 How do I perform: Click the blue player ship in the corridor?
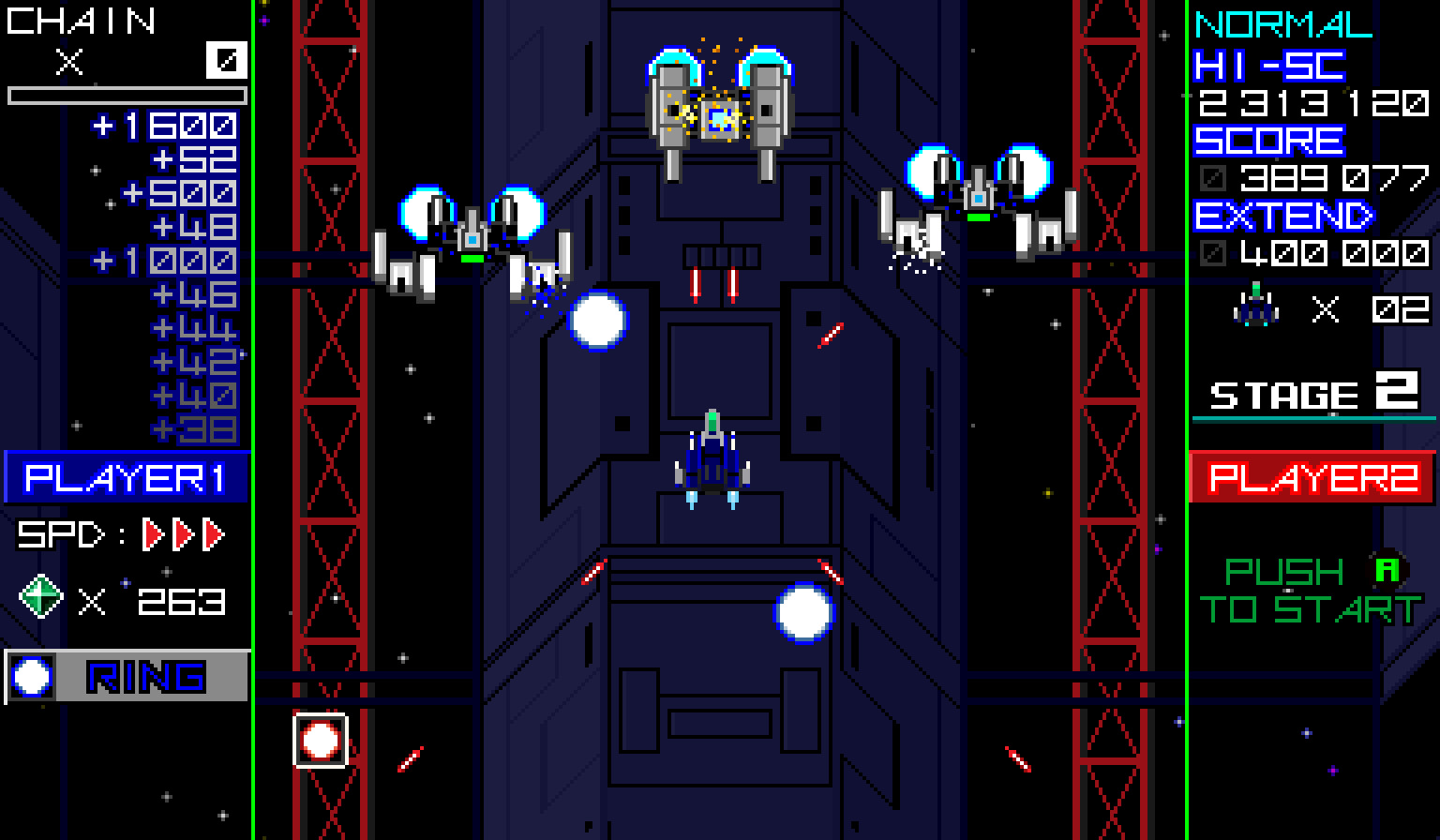click(x=711, y=455)
